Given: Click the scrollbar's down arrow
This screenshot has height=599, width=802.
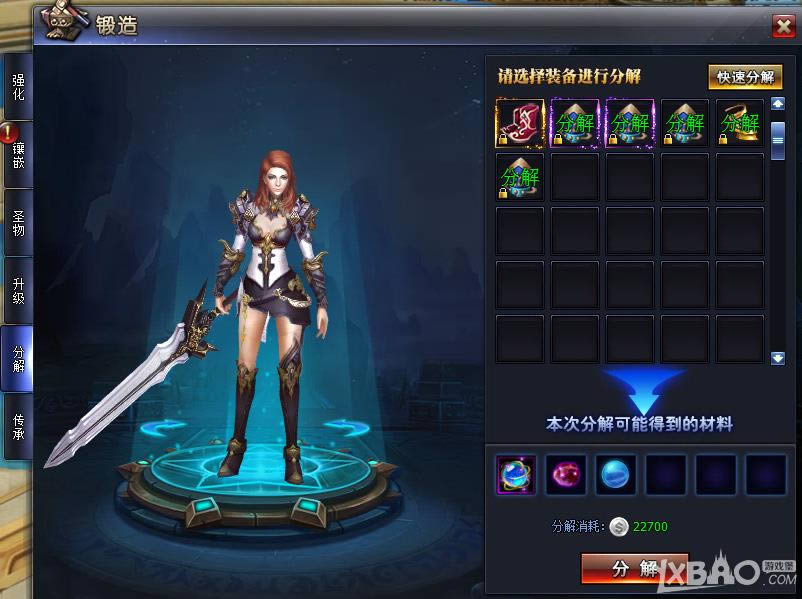Looking at the screenshot, I should (778, 357).
